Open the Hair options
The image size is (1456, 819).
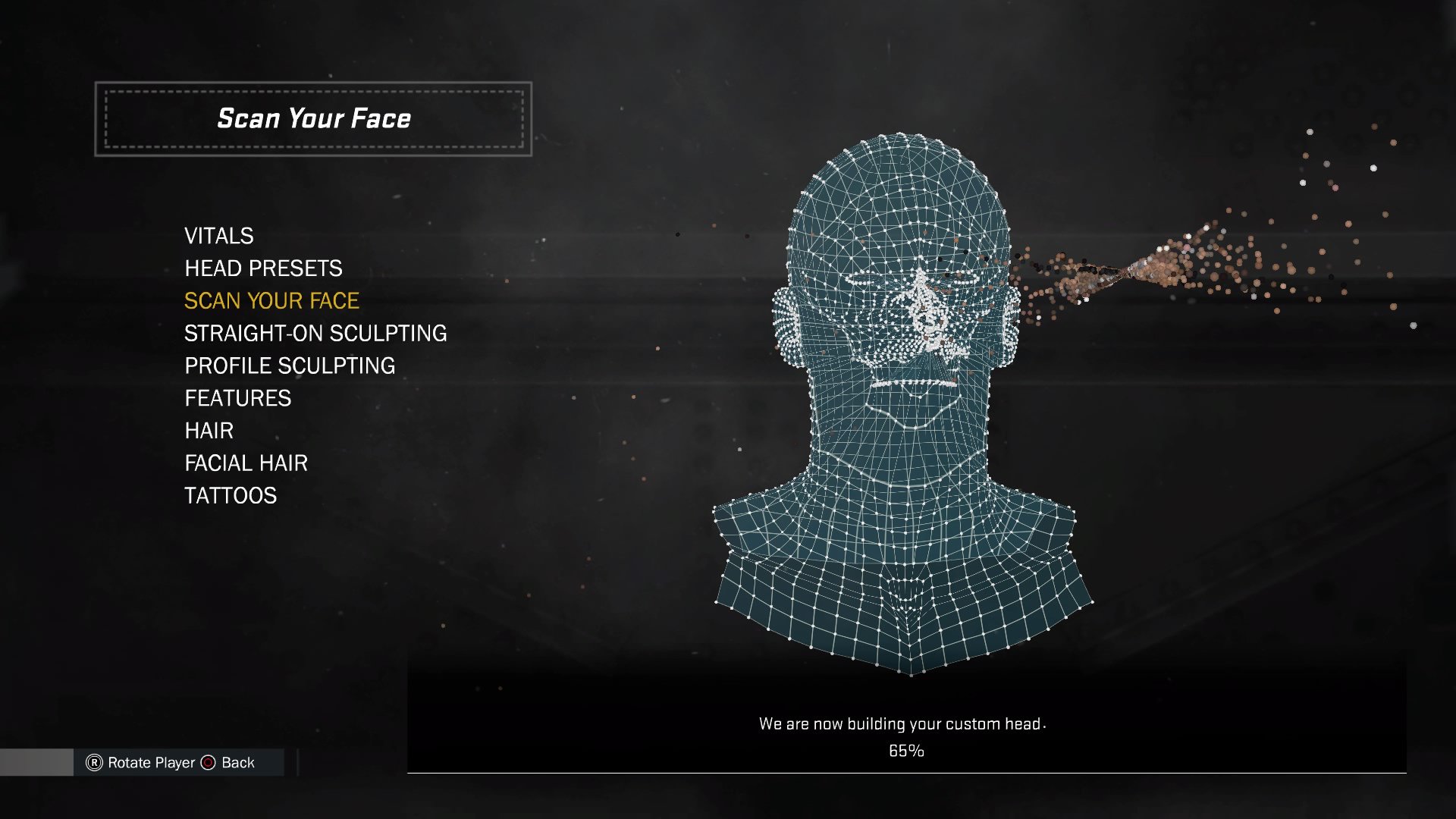[209, 431]
